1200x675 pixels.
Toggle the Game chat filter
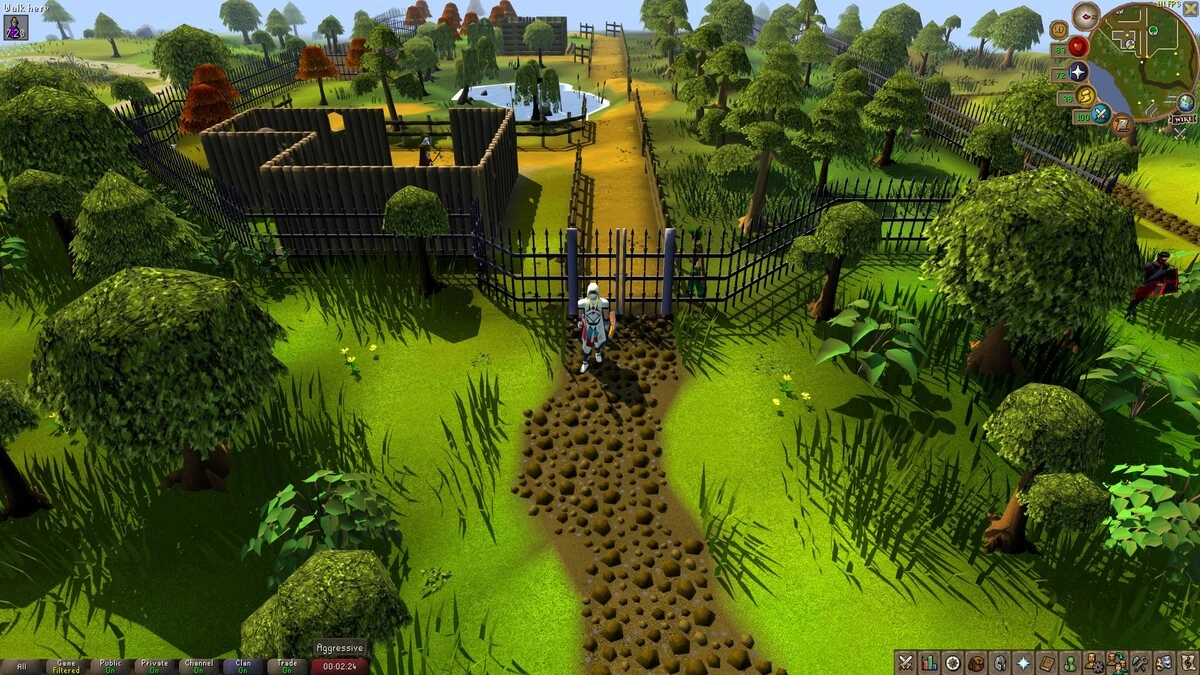67,666
